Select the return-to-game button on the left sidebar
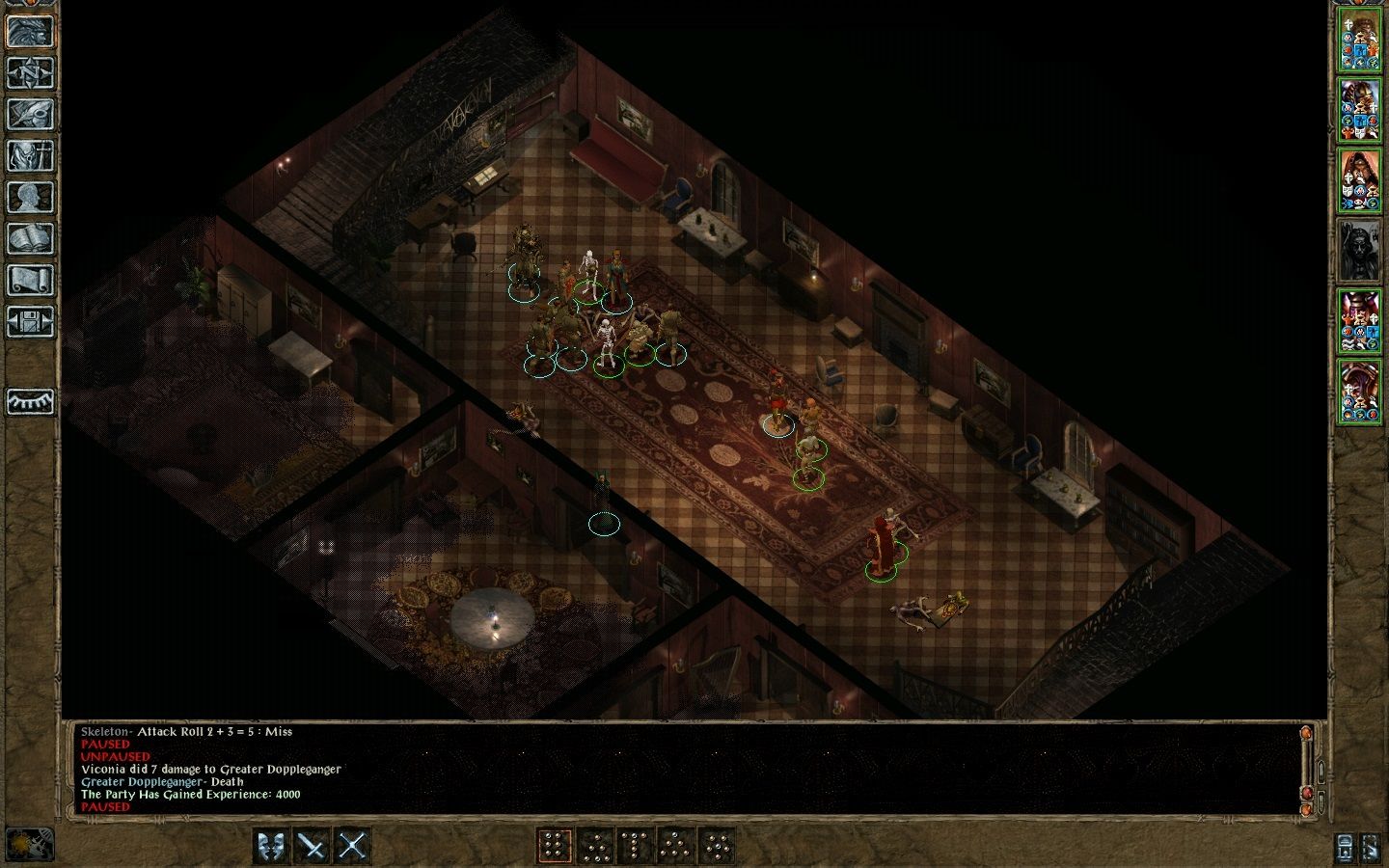Viewport: 1389px width, 868px height. [30, 31]
